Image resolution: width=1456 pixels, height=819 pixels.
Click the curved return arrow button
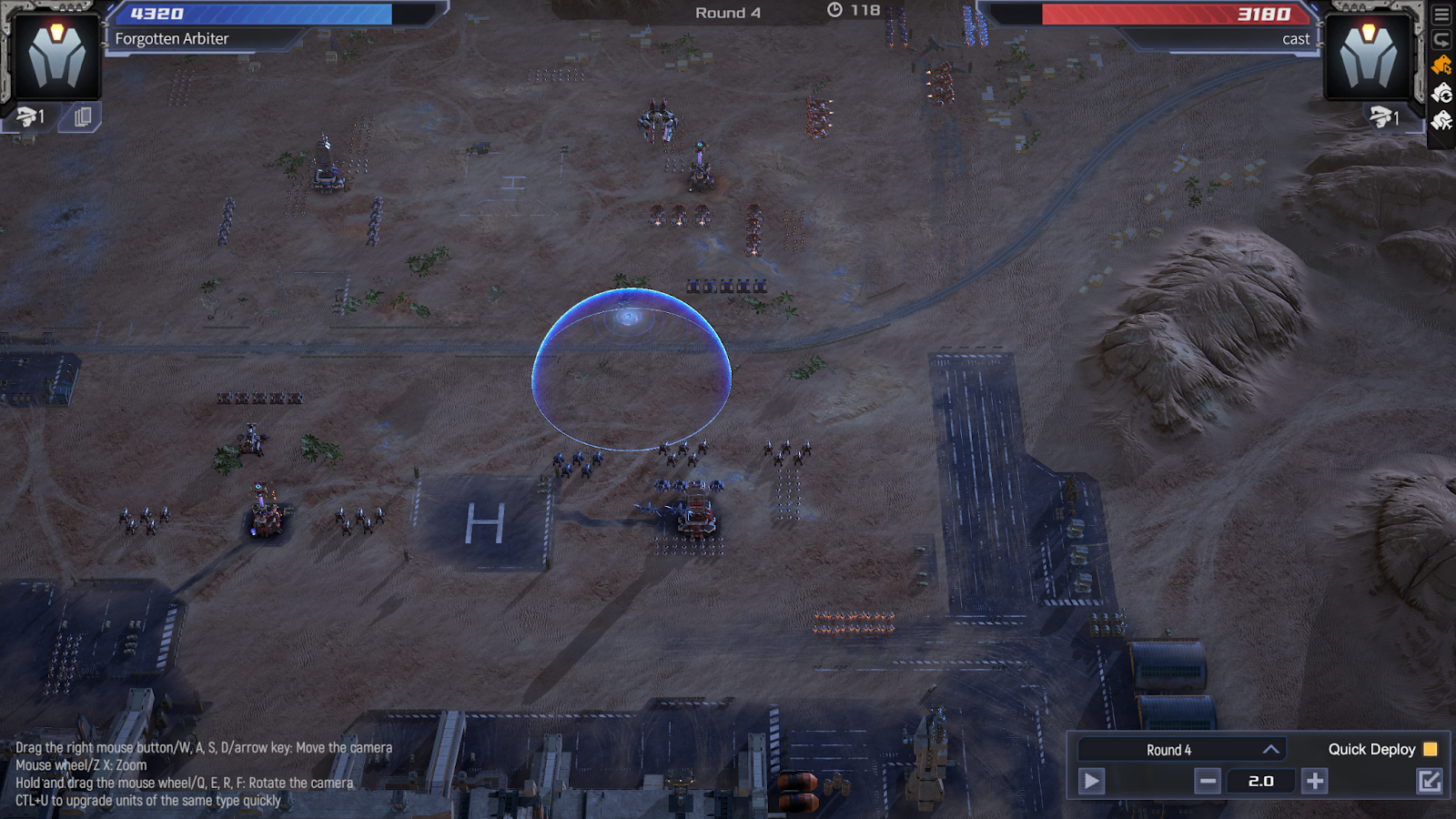click(x=1441, y=39)
